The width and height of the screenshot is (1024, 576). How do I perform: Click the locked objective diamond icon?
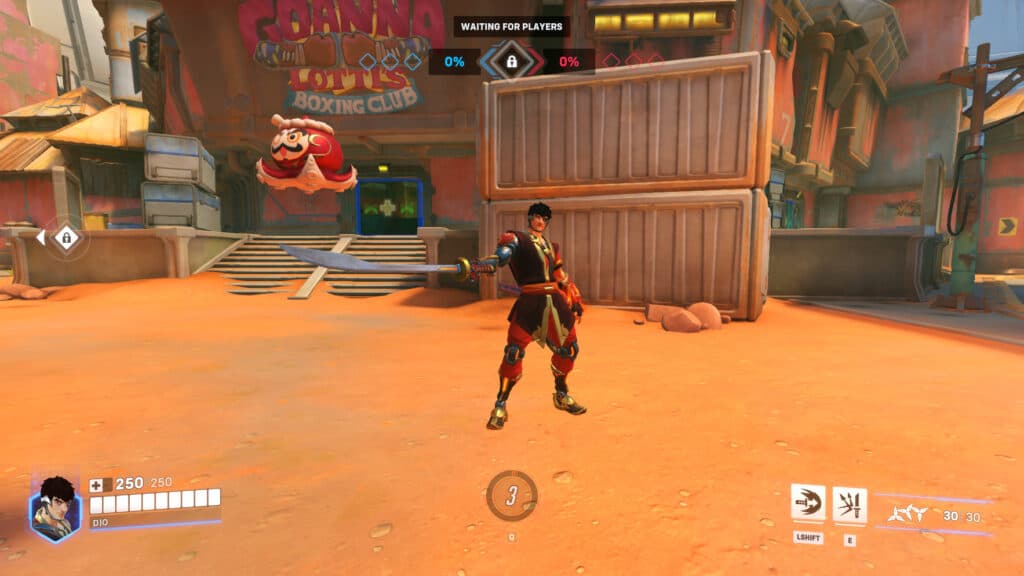pyautogui.click(x=511, y=61)
